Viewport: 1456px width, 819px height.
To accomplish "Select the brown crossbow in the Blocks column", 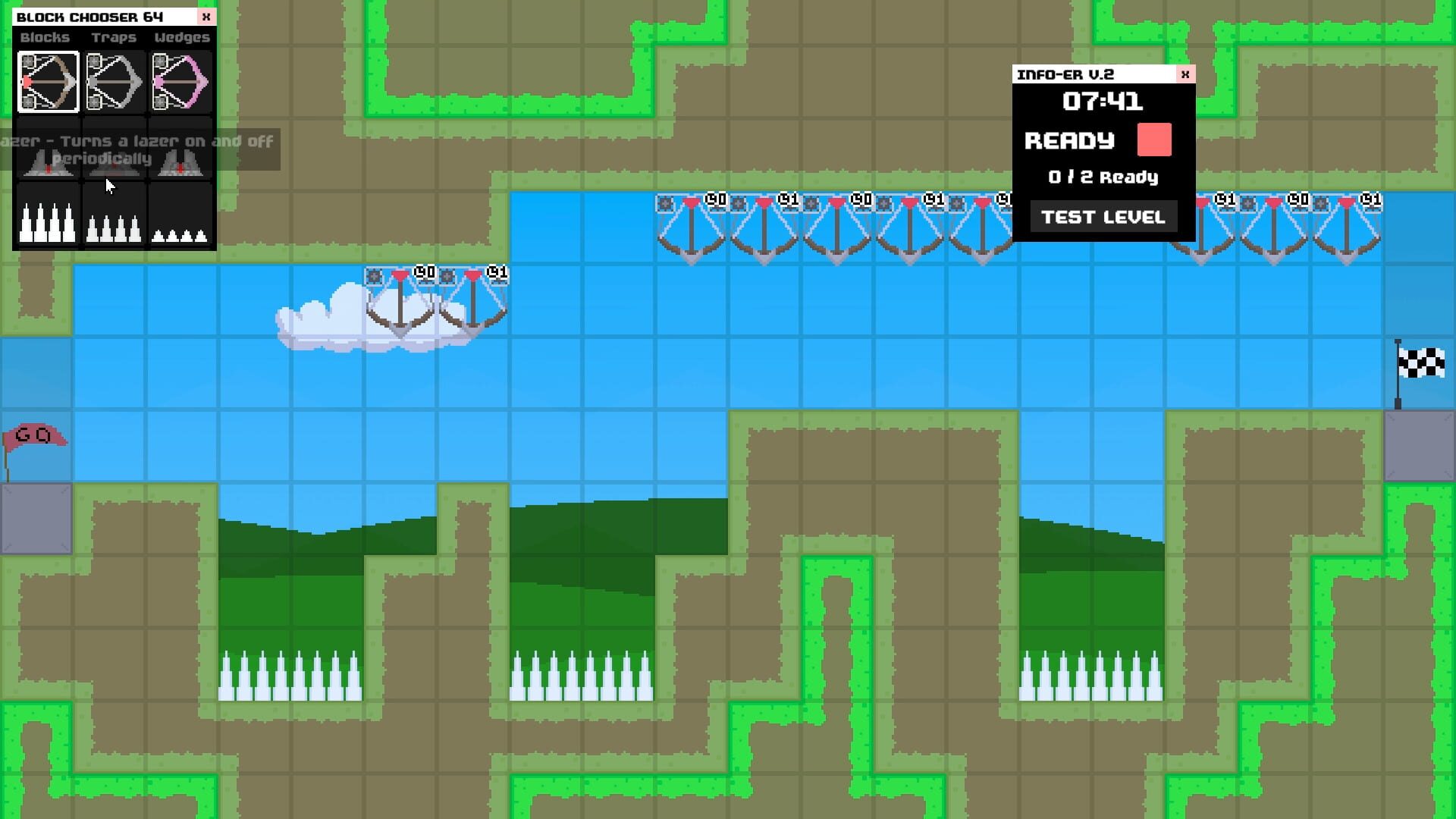I will 48,82.
